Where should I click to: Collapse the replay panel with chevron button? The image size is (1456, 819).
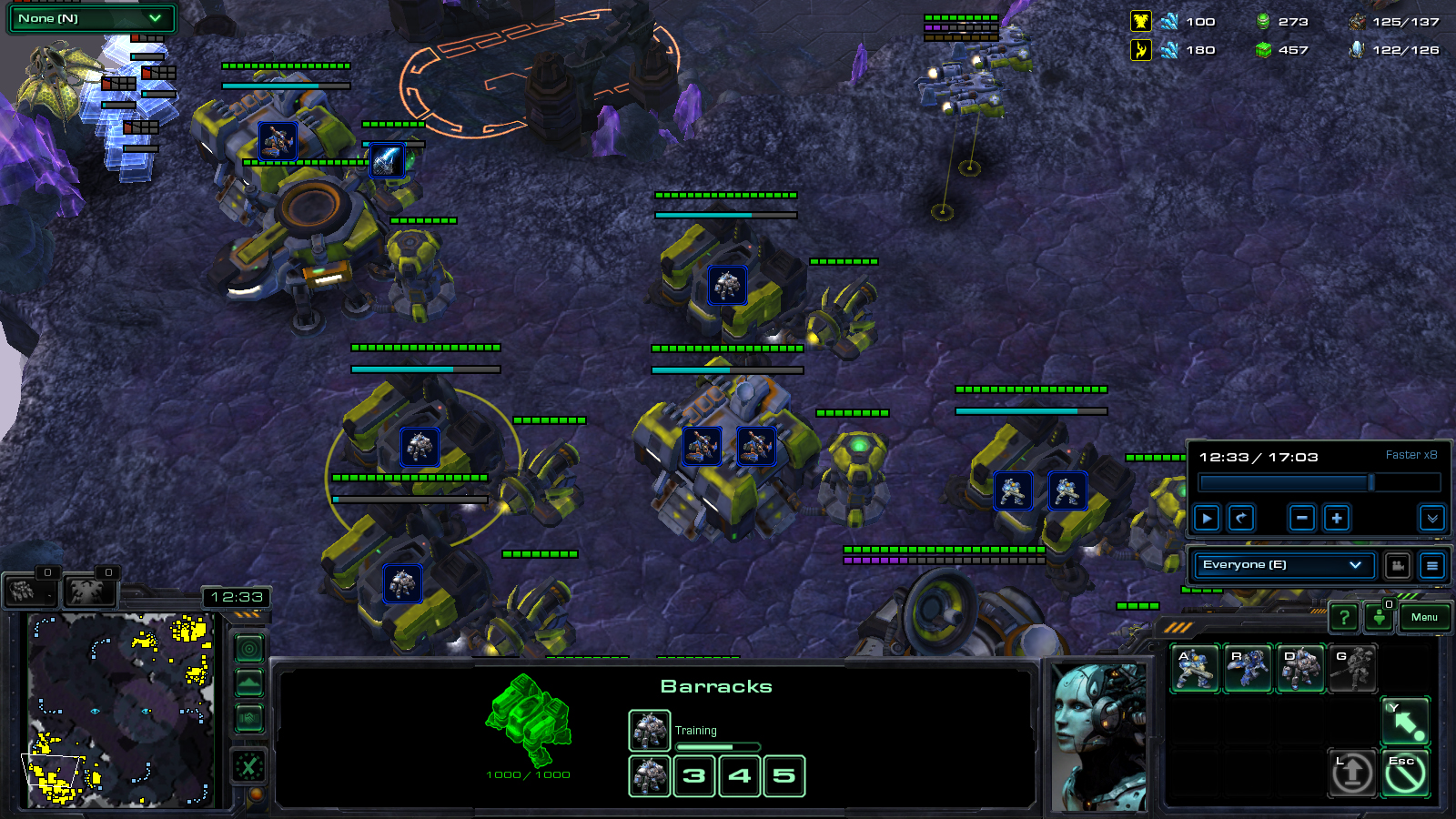[x=1431, y=518]
